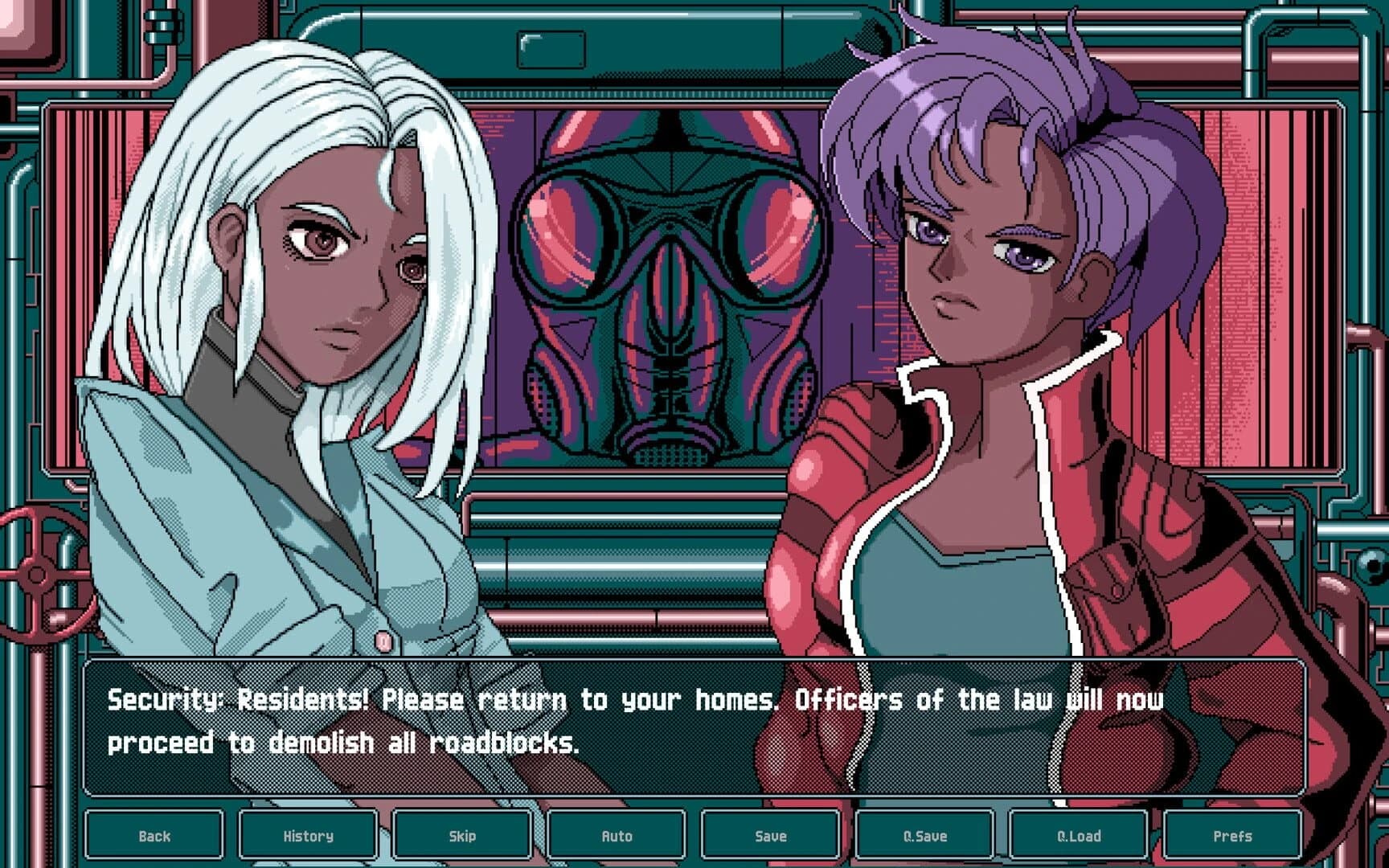The height and width of the screenshot is (868, 1389).
Task: Open the History log
Action: point(308,836)
